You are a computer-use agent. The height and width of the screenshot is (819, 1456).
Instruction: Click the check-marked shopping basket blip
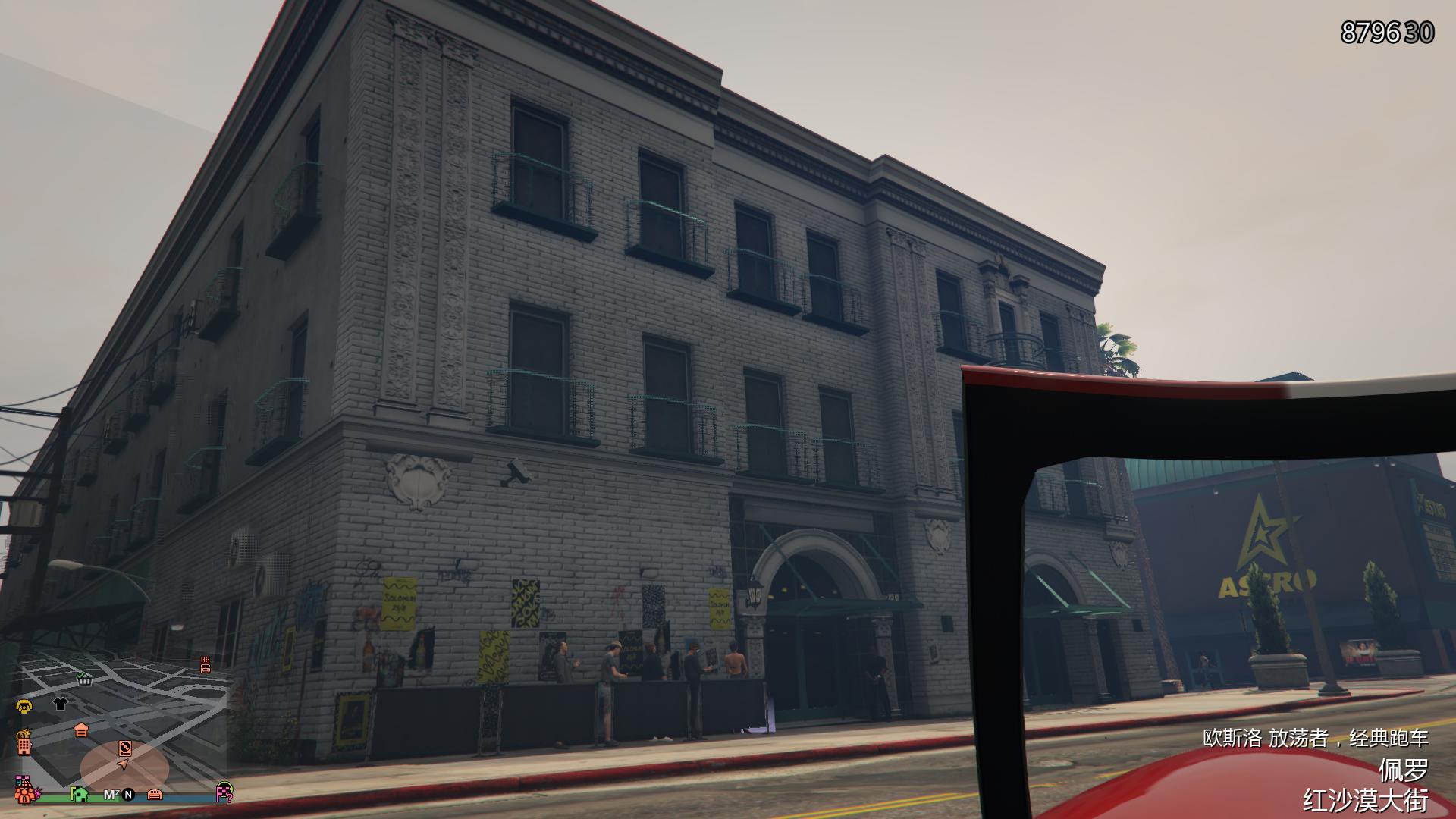point(84,680)
